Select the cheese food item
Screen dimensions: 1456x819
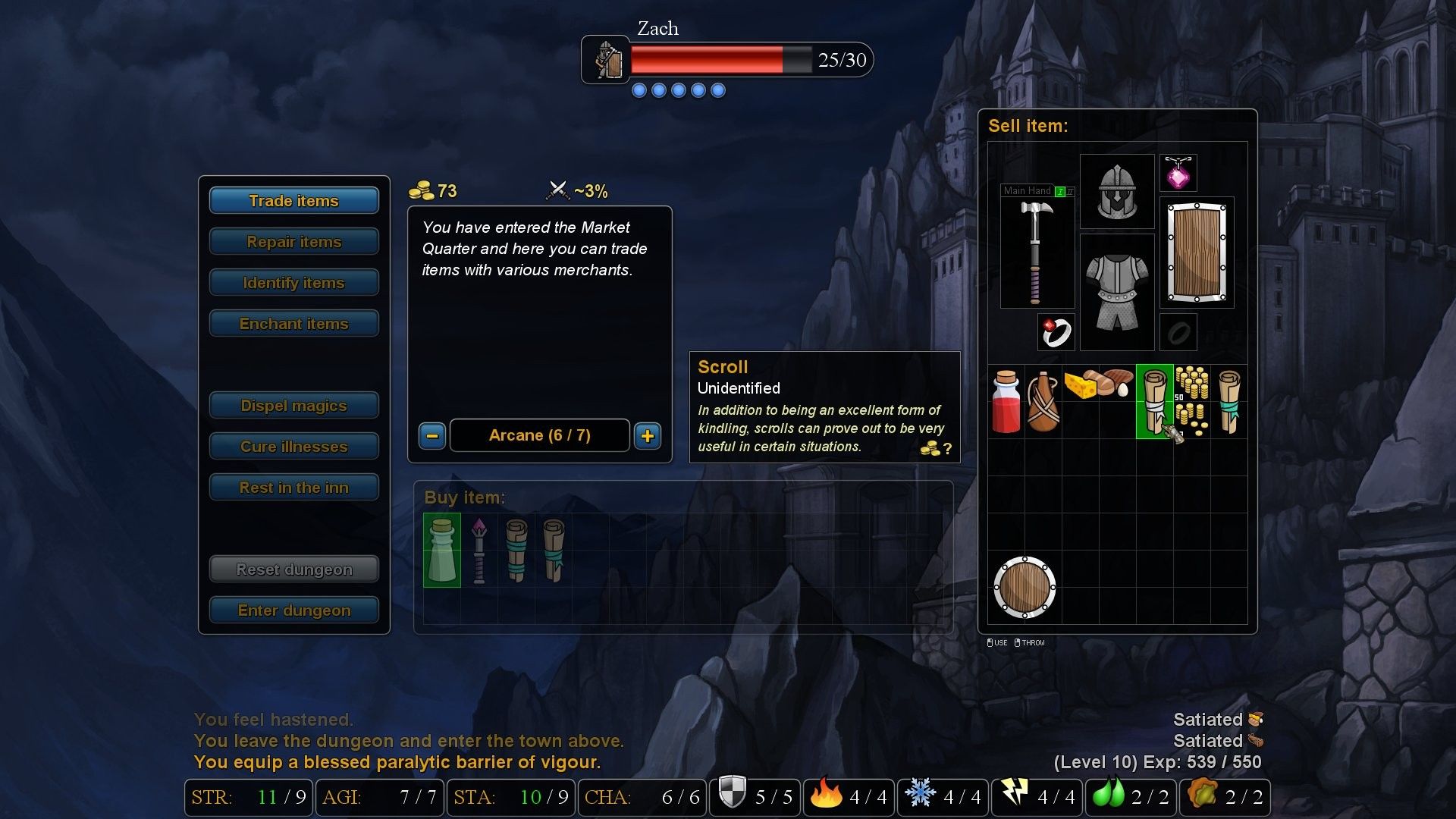pyautogui.click(x=1078, y=384)
